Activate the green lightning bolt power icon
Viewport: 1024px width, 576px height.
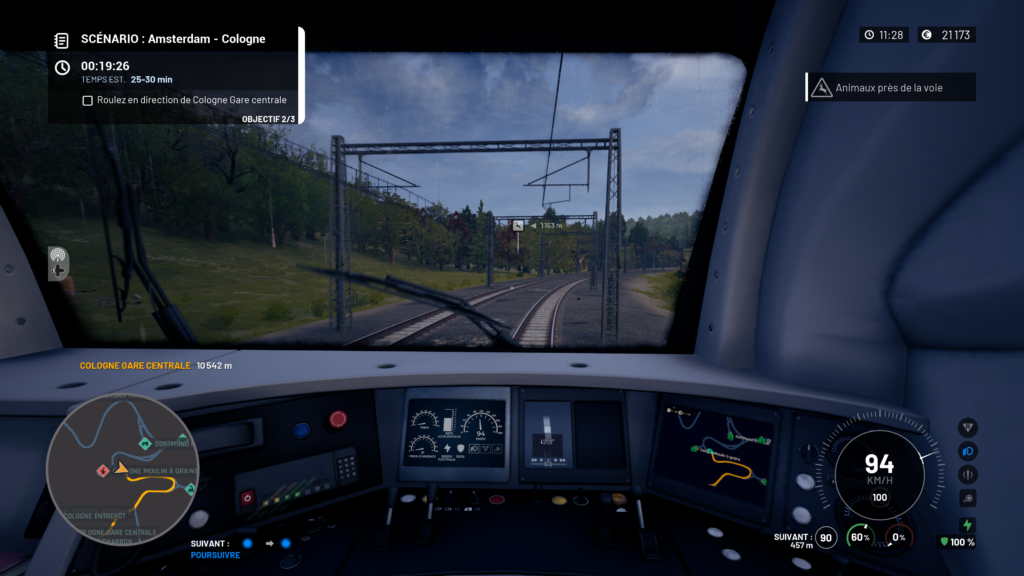[967, 524]
